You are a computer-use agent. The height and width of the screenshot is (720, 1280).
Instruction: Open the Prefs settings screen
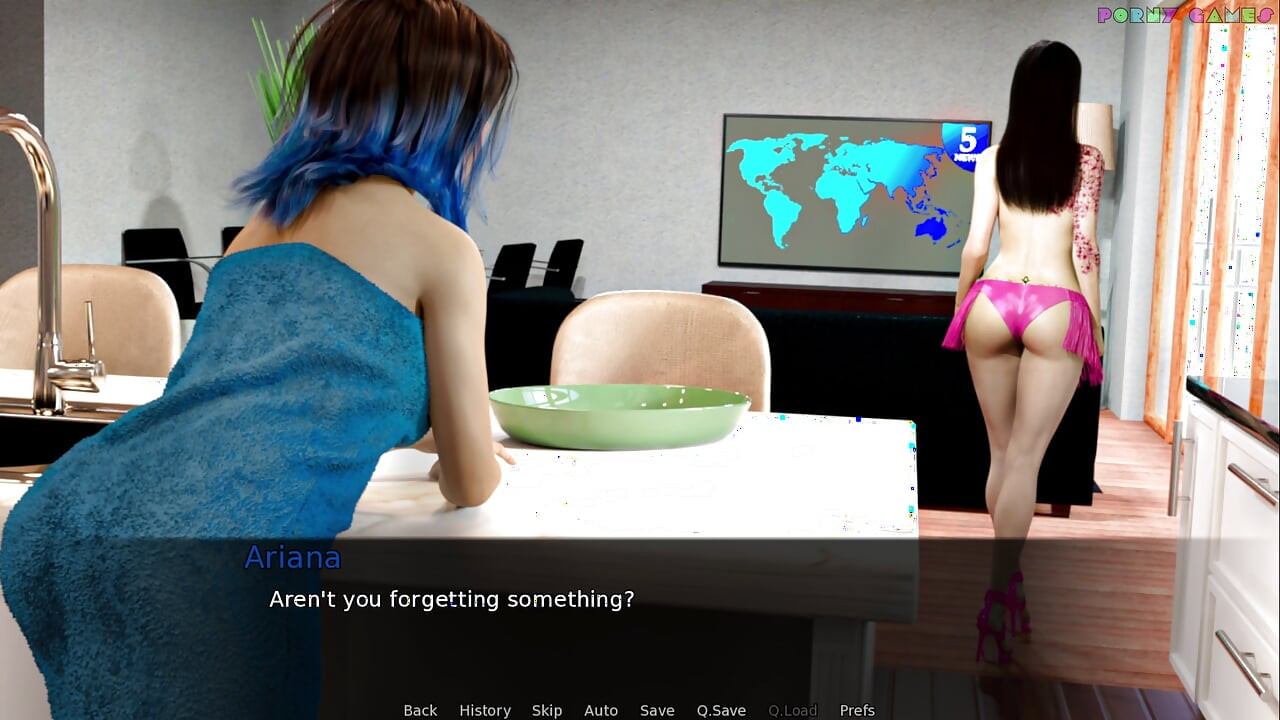coord(857,710)
